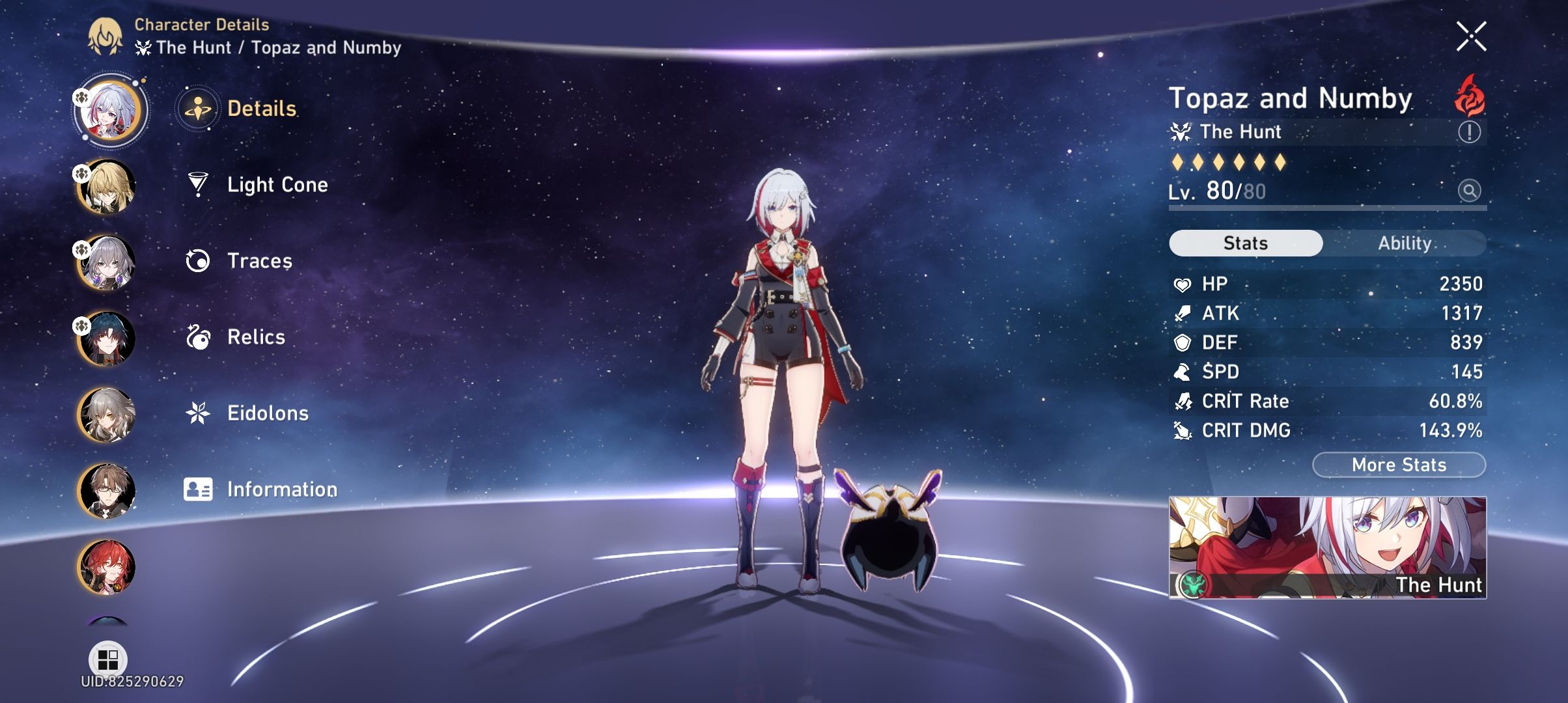1568x703 pixels.
Task: Open the Light Cone panel icon
Action: click(200, 185)
